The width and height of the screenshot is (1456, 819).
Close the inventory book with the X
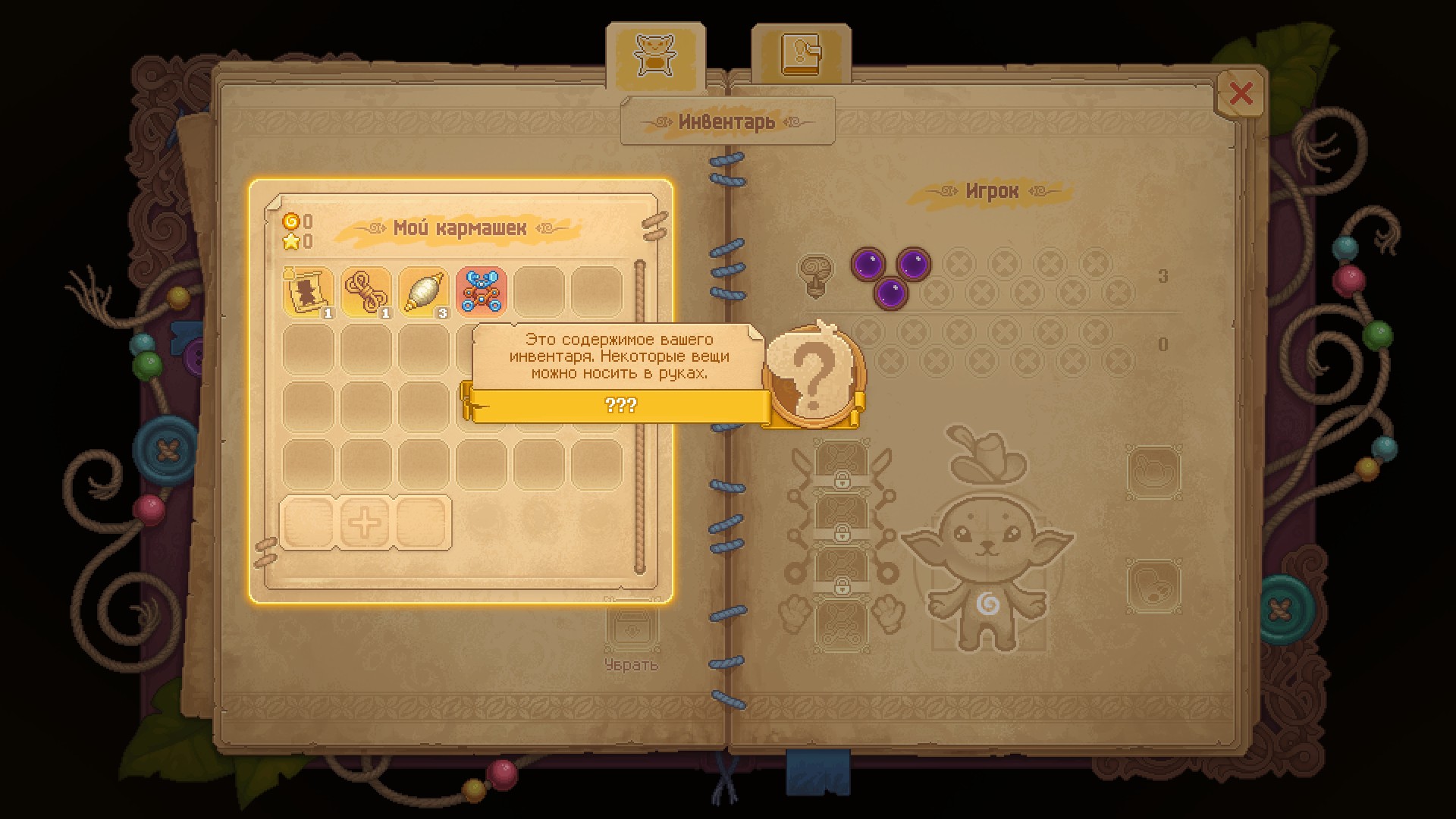pyautogui.click(x=1241, y=94)
